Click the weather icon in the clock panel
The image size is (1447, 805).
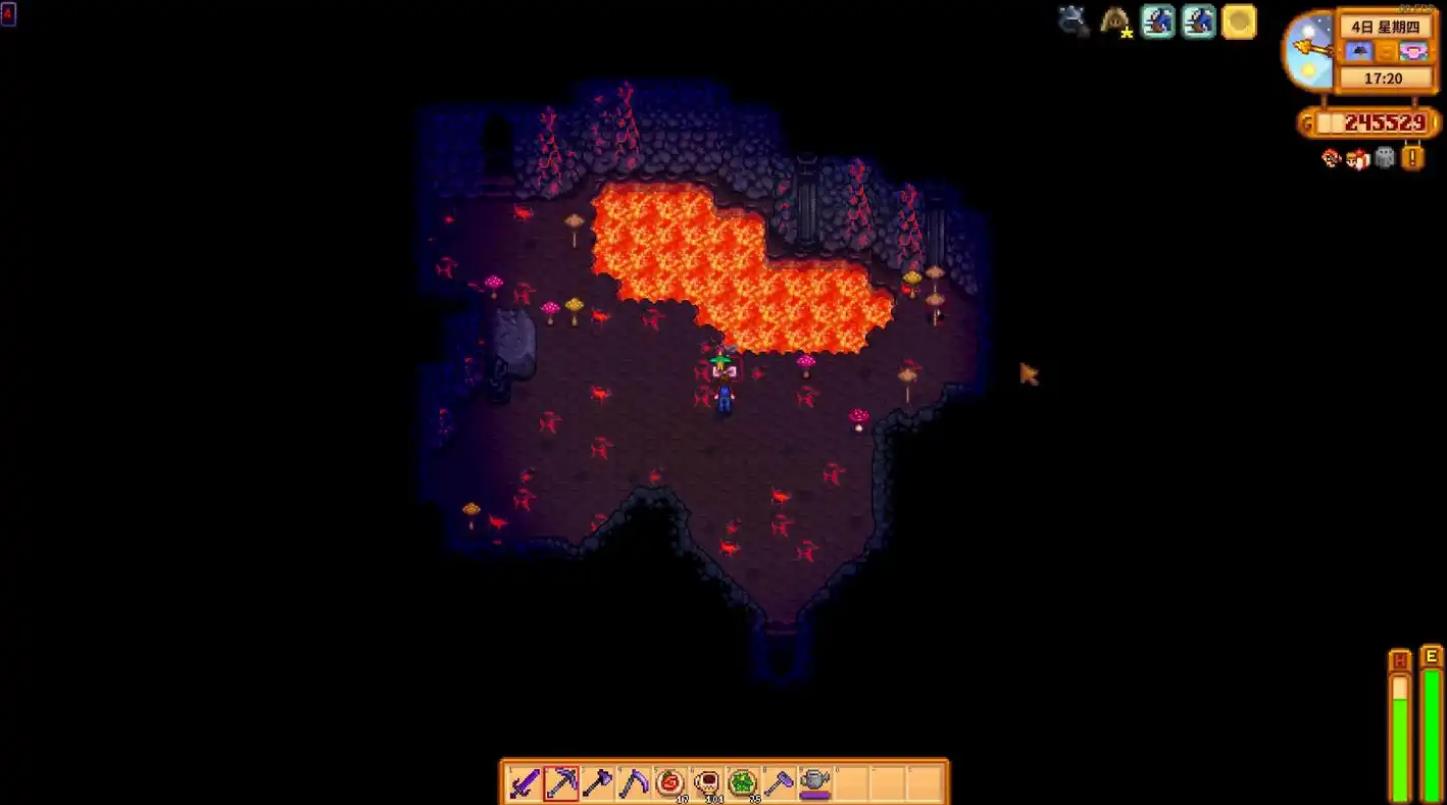[1358, 51]
